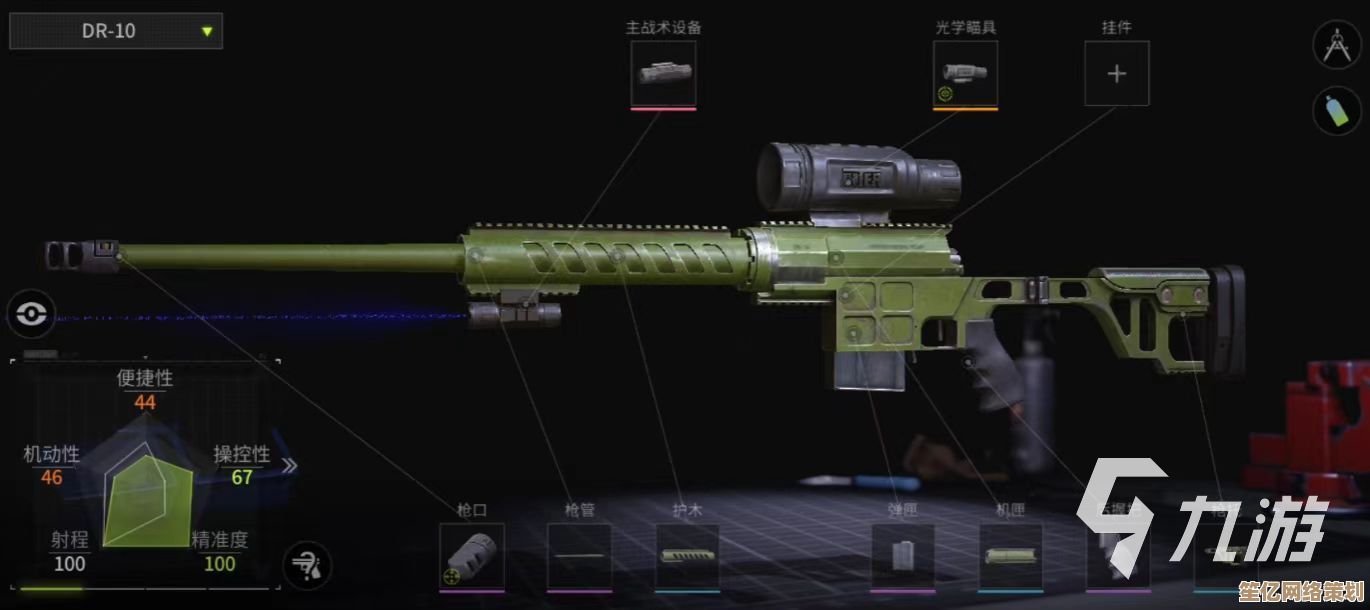Screen dimensions: 1370x610
Task: Select the 枪口 muzzle brake slot
Action: (472, 556)
